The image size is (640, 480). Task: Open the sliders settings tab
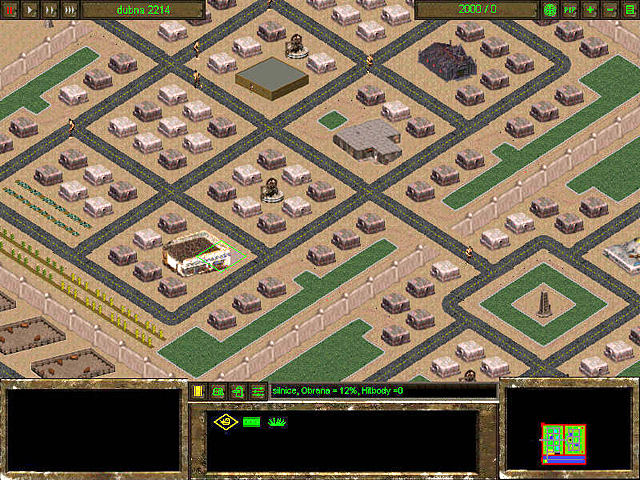point(258,390)
